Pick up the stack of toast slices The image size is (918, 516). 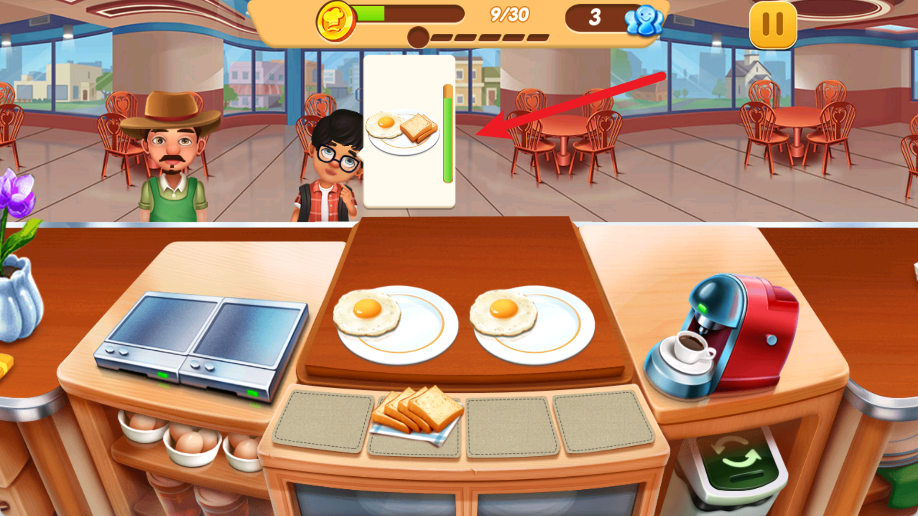coord(418,410)
